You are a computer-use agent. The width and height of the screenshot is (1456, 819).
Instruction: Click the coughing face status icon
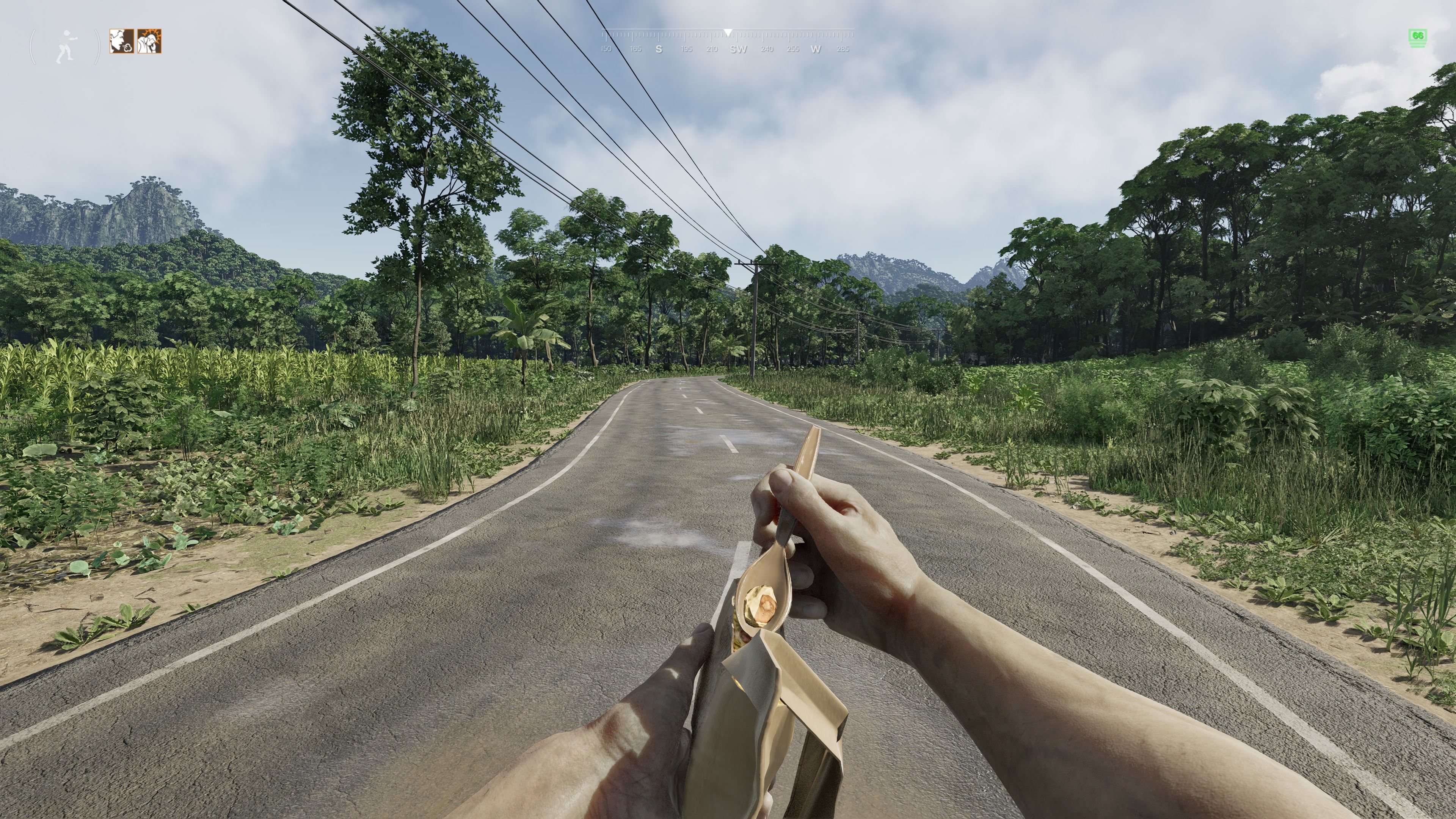(121, 41)
